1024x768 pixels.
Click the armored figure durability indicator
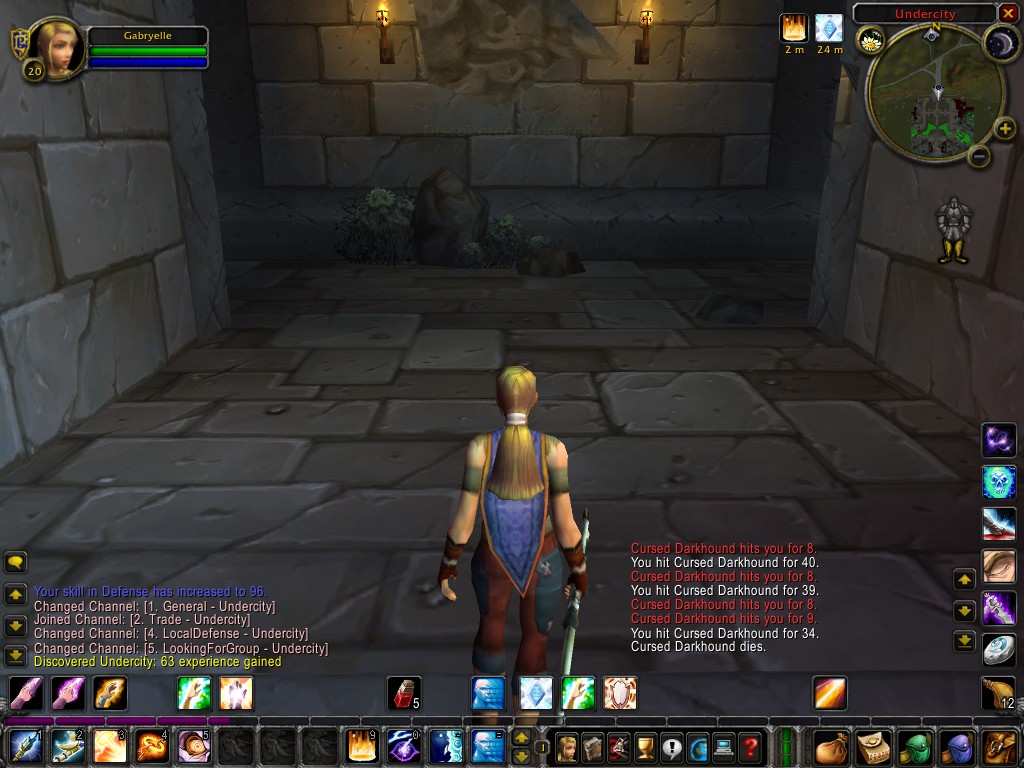(954, 230)
